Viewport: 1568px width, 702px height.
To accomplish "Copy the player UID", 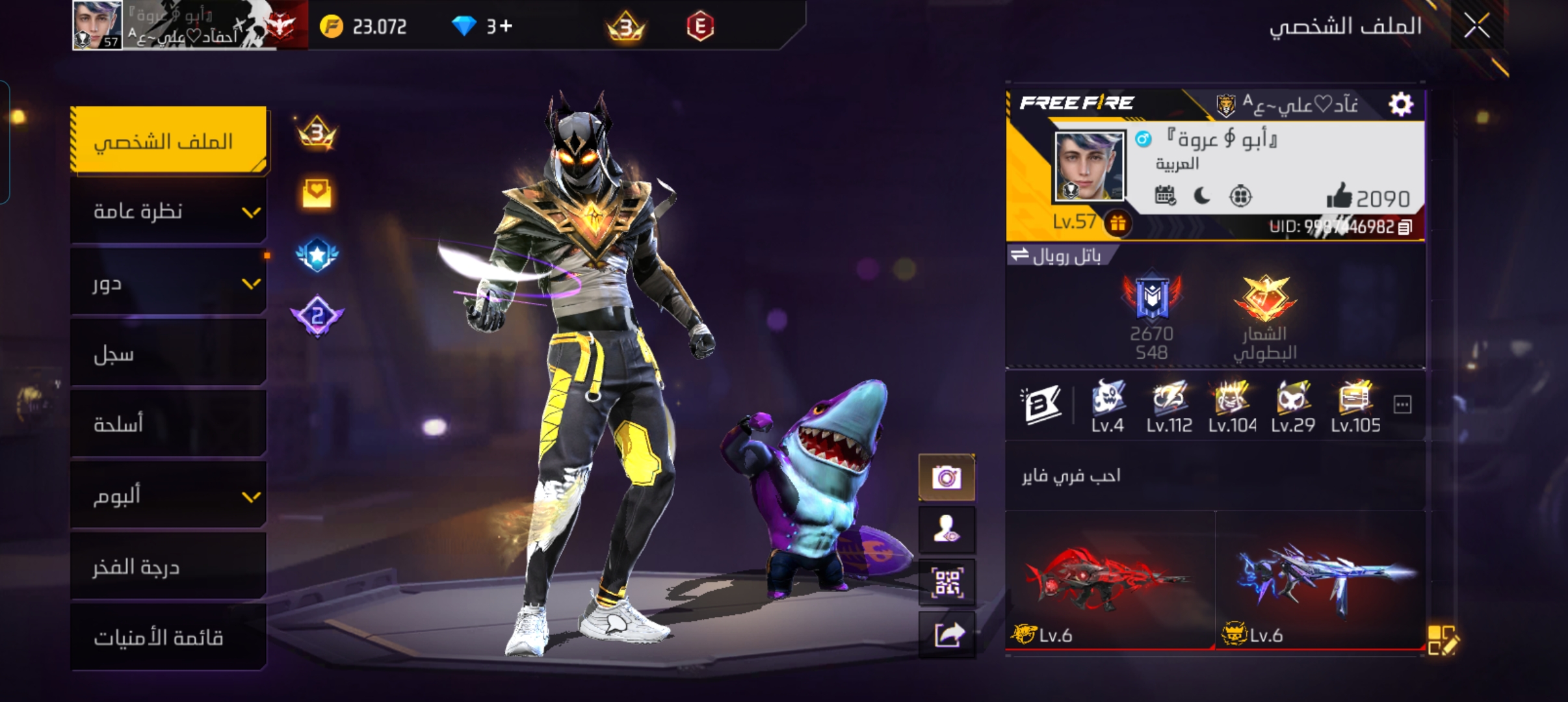I will coord(1405,227).
